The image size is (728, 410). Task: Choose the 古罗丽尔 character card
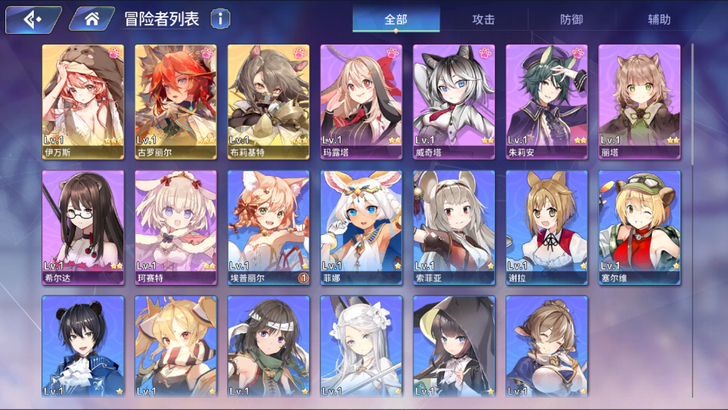176,101
